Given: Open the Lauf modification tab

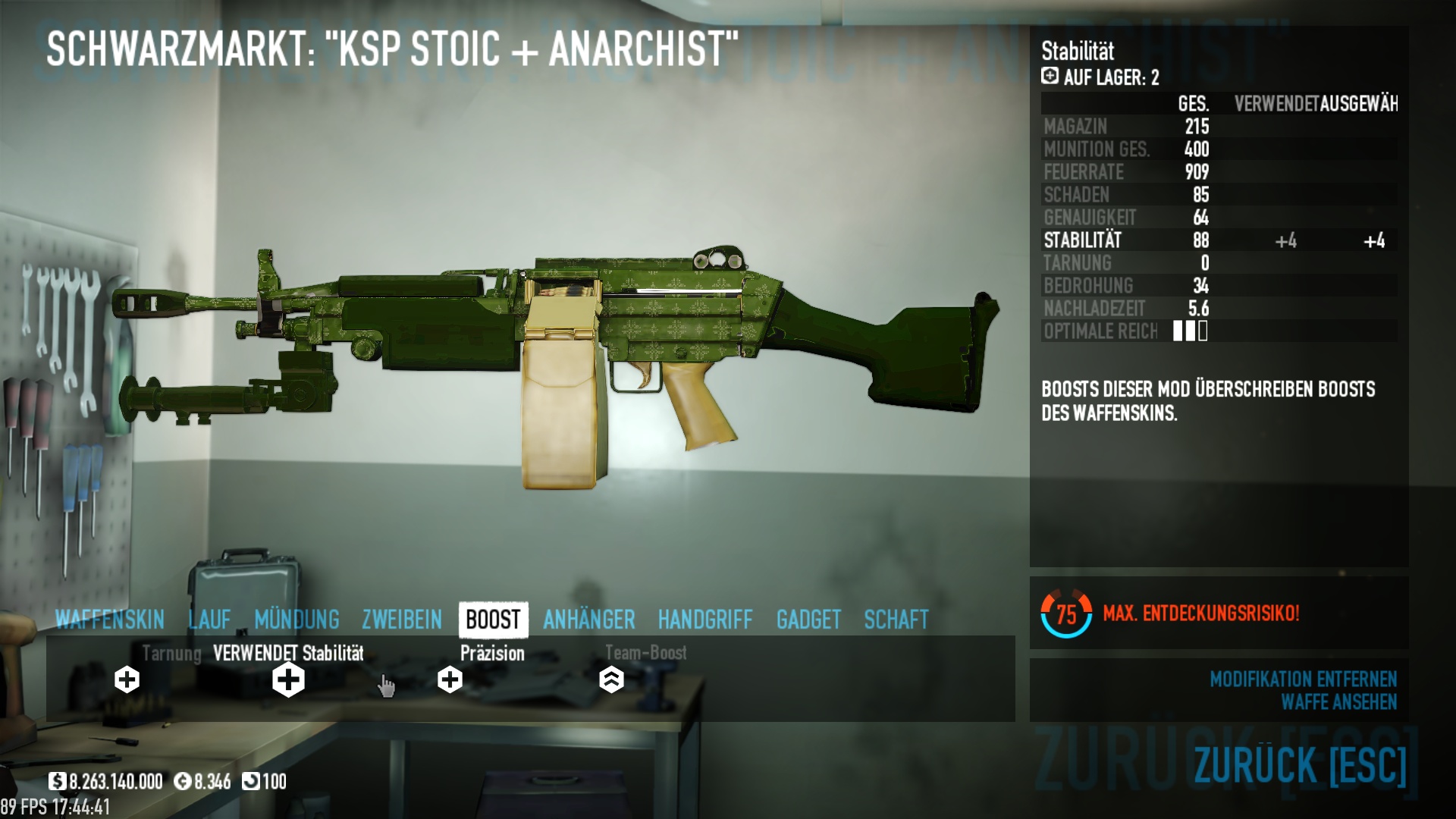Looking at the screenshot, I should click(209, 620).
